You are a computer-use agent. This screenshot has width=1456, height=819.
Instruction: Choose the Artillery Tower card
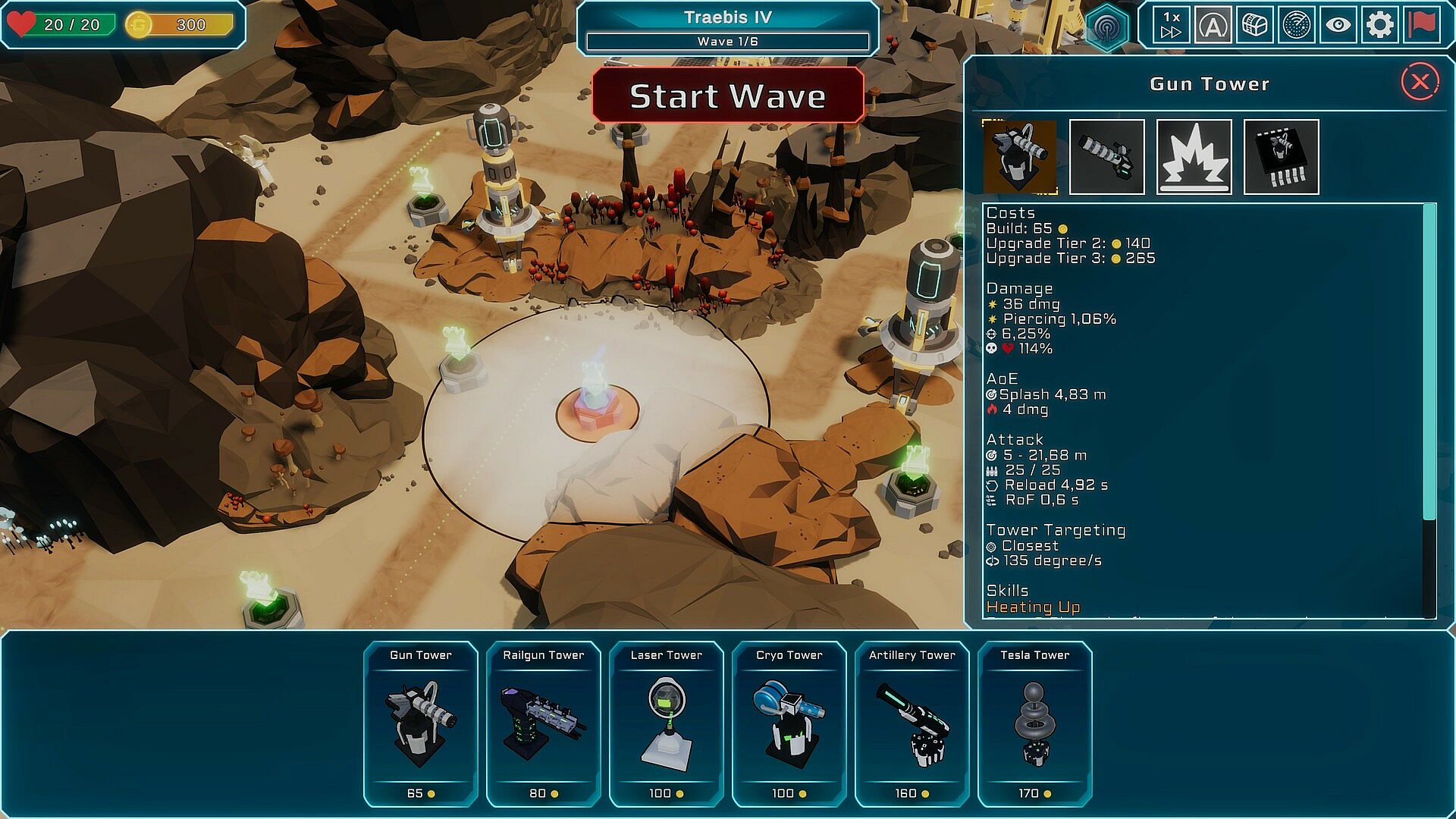pos(912,724)
